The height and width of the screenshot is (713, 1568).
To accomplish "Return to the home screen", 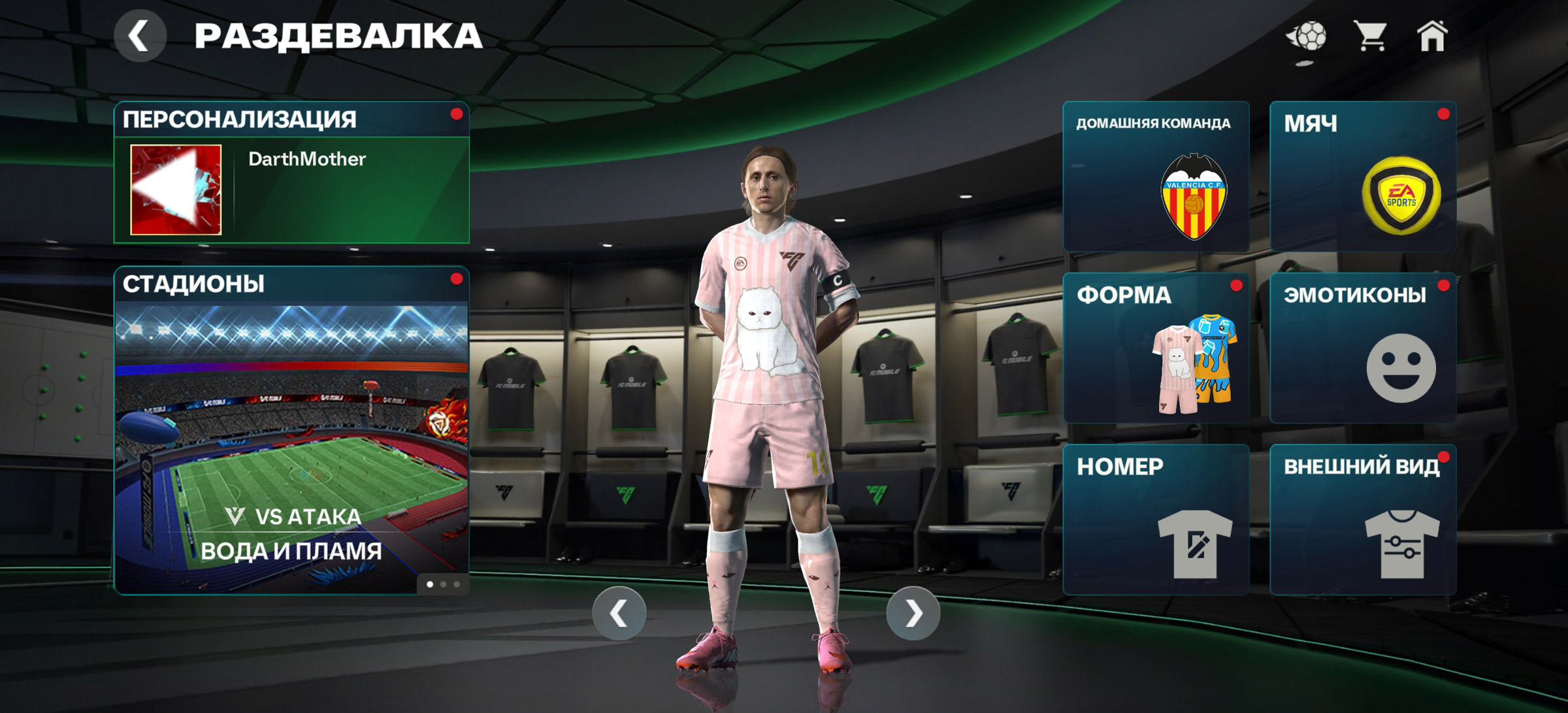I will coord(1431,36).
